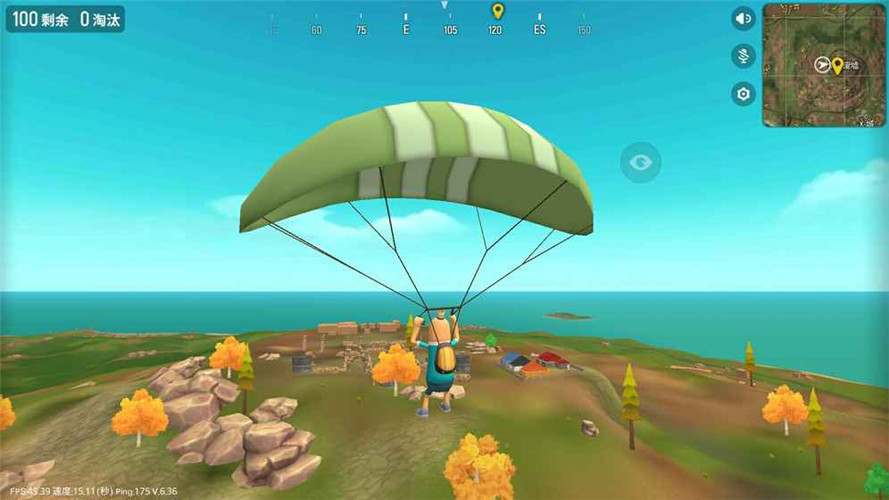Click the yellow waypoint pin on the minimap
The height and width of the screenshot is (500, 889).
[837, 65]
